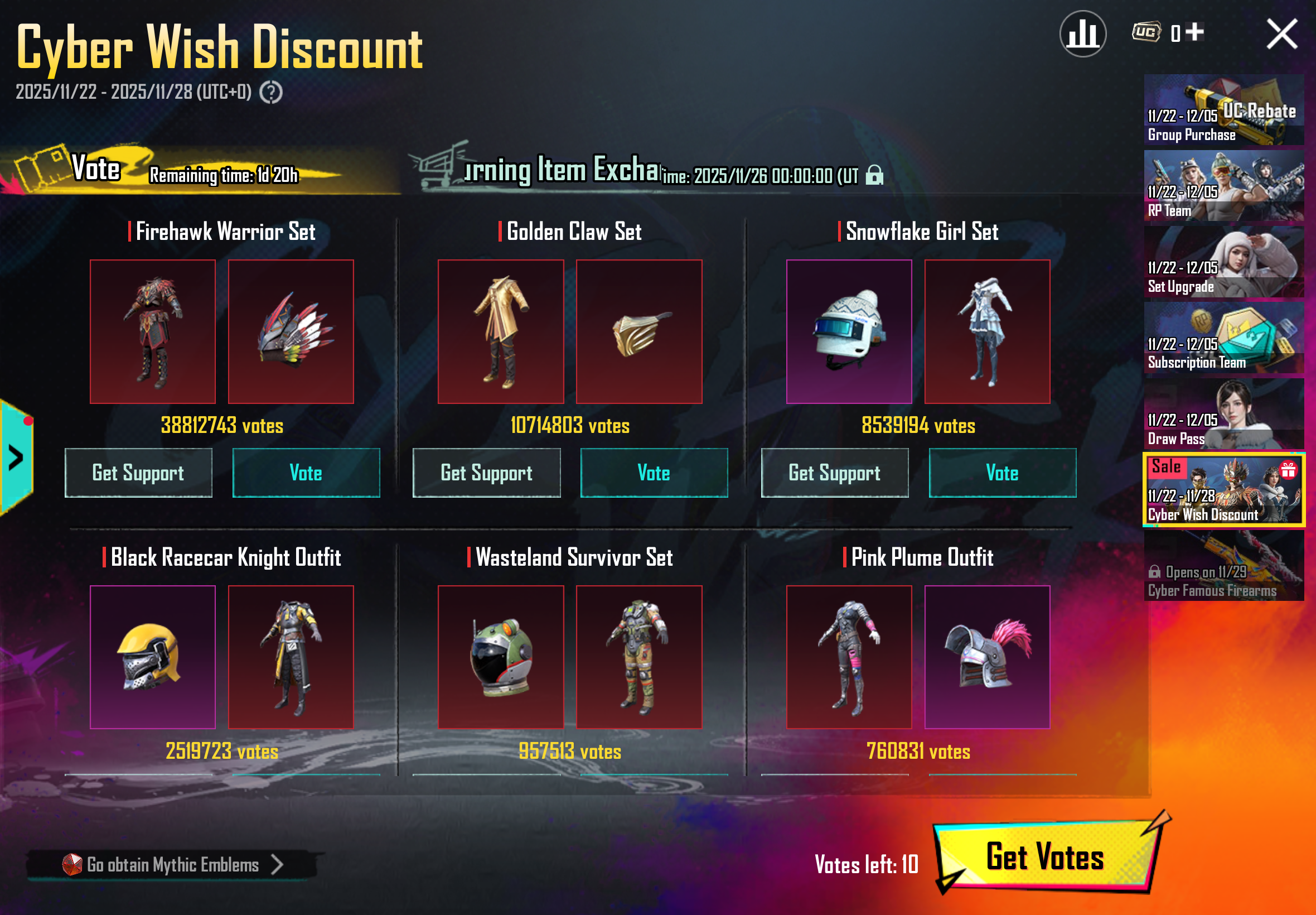This screenshot has height=915, width=1316.
Task: Vote for the Snowflake Girl Set
Action: pyautogui.click(x=1002, y=473)
